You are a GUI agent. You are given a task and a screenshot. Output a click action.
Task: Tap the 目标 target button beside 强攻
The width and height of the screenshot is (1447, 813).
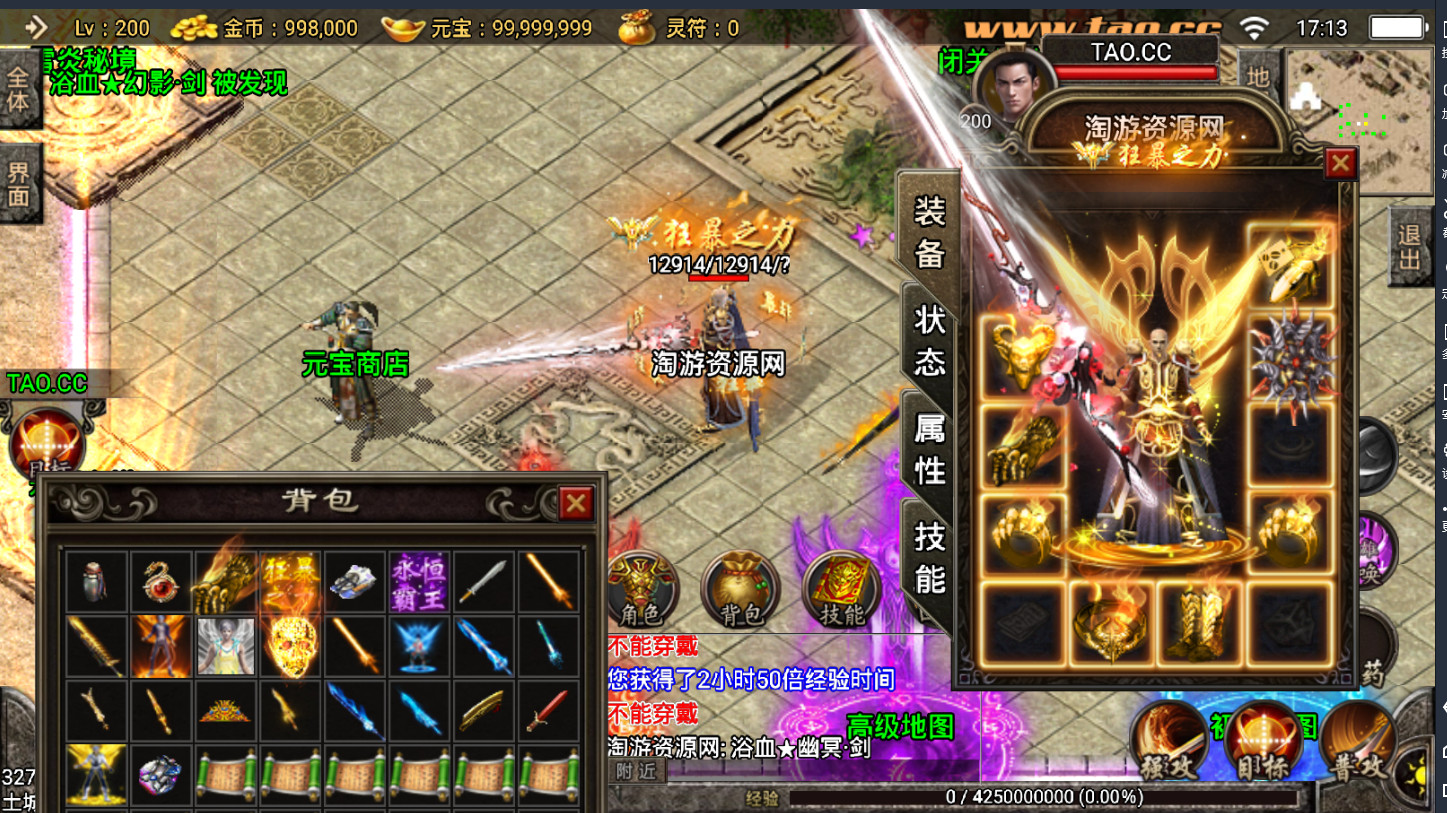1263,742
